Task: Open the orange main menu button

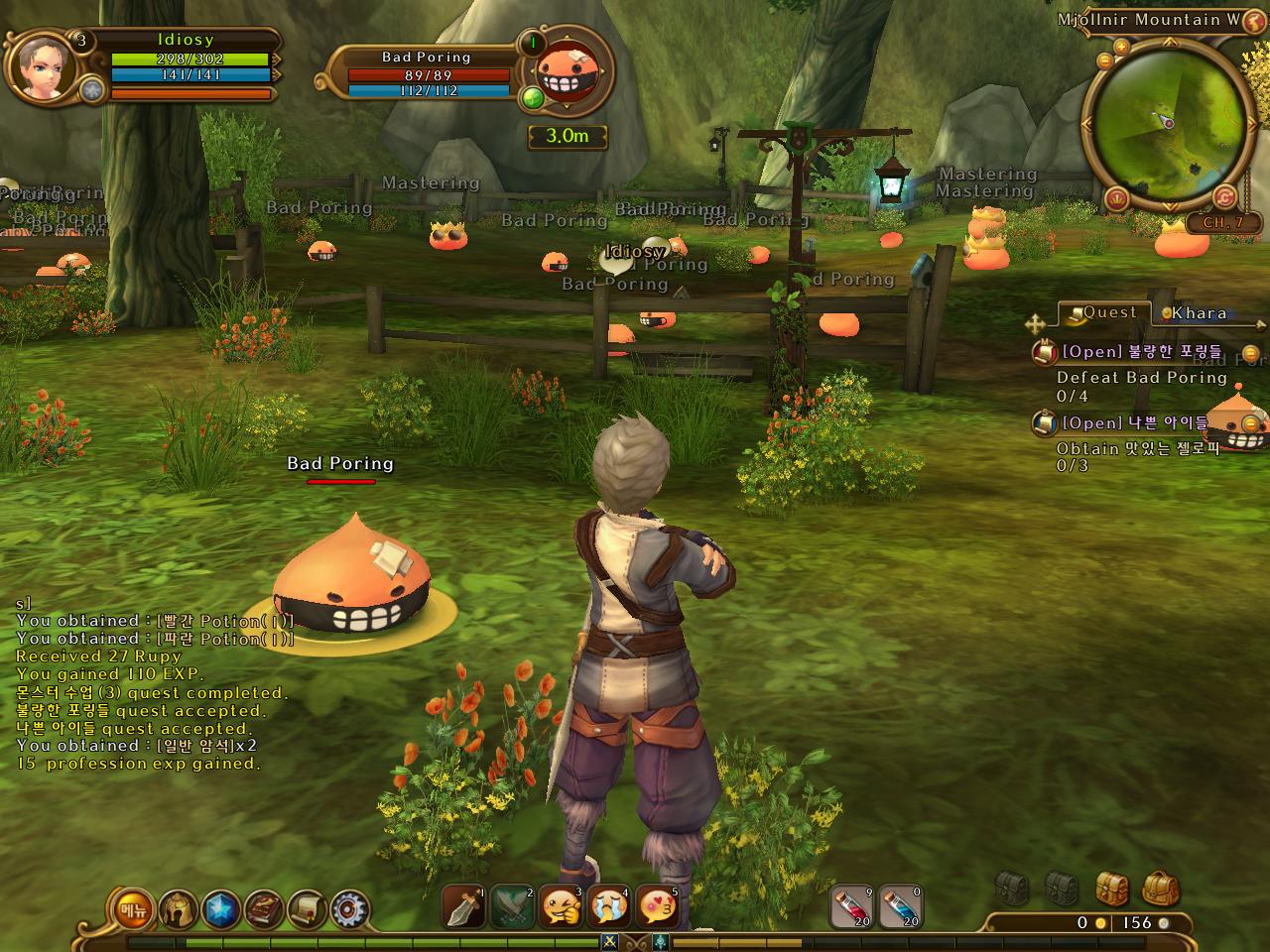Action: click(132, 909)
